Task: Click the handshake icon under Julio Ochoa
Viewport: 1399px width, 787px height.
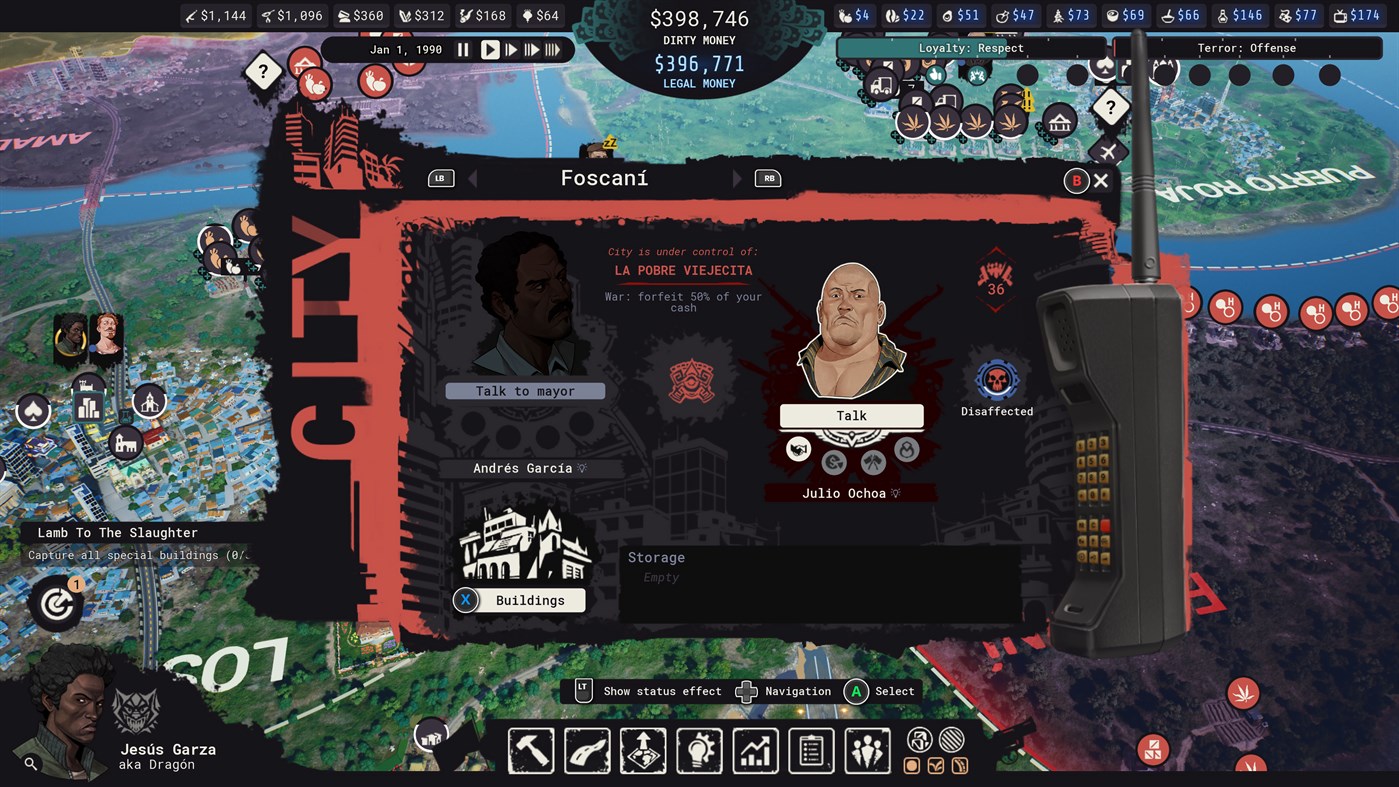Action: 798,450
